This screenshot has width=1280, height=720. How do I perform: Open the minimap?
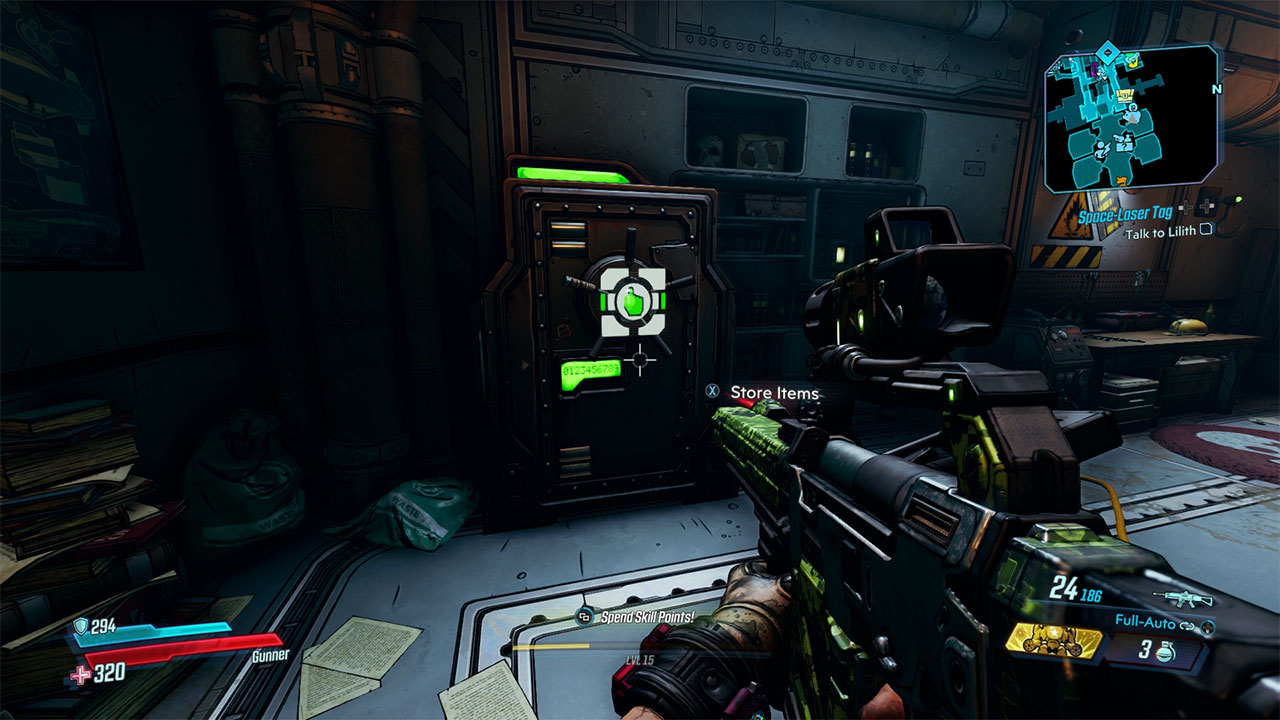coord(1131,118)
